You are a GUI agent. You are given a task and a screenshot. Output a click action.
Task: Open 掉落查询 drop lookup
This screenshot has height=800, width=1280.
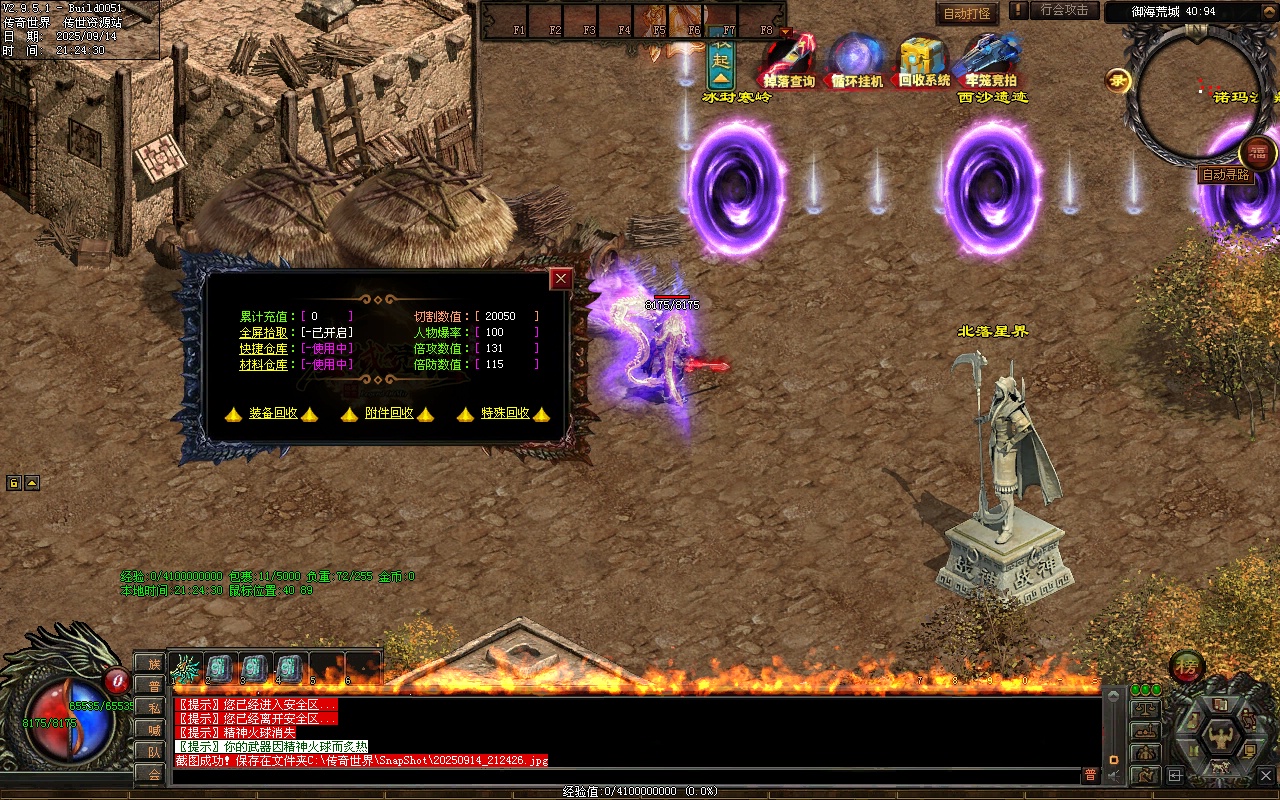(x=789, y=61)
